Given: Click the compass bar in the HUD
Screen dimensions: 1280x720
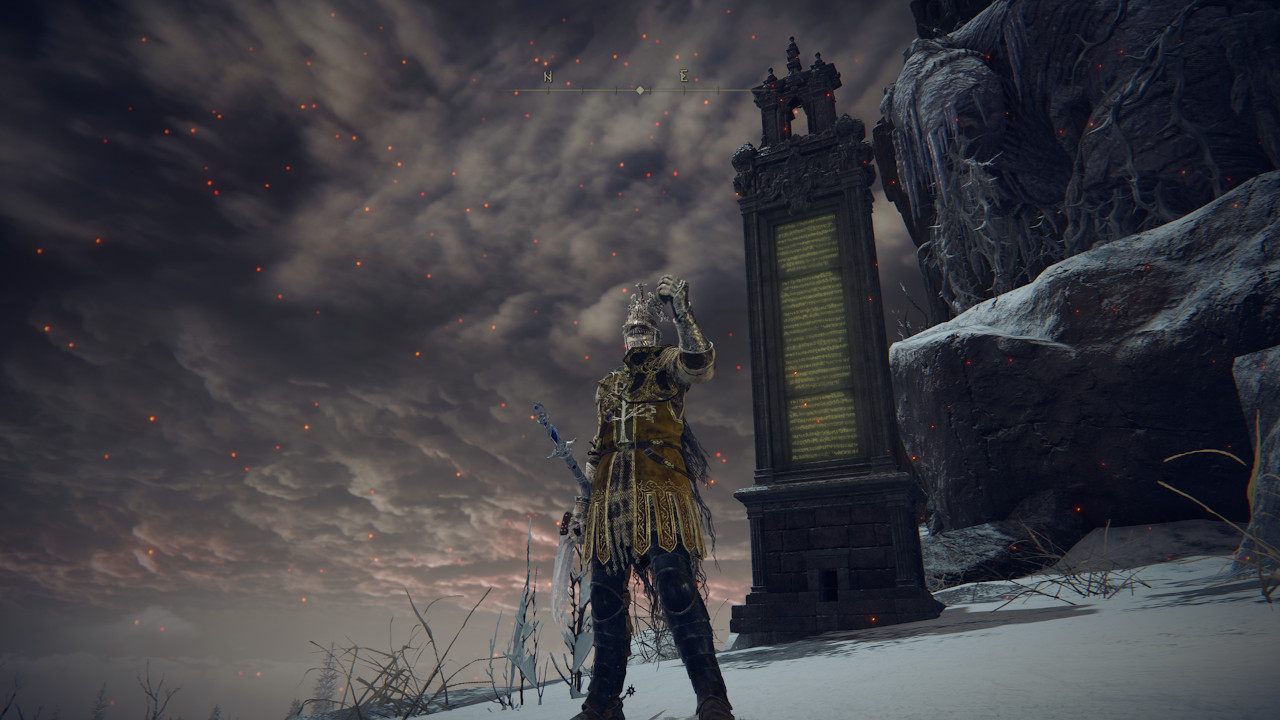Looking at the screenshot, I should tap(640, 89).
